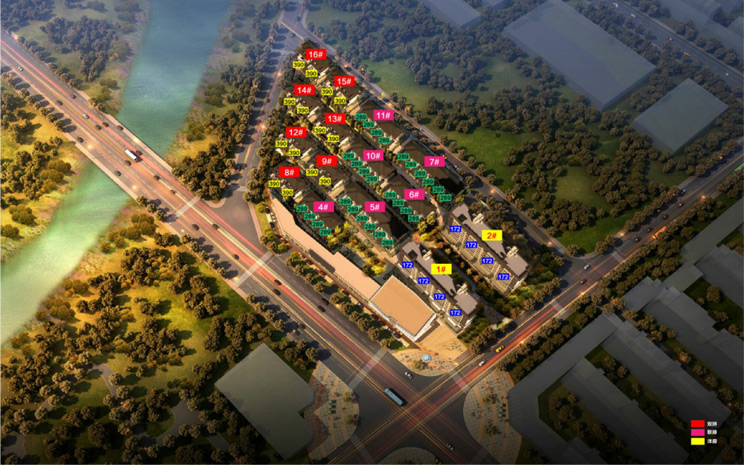Image resolution: width=744 pixels, height=465 pixels.
Task: Select the red 15# building marker
Action: point(344,81)
